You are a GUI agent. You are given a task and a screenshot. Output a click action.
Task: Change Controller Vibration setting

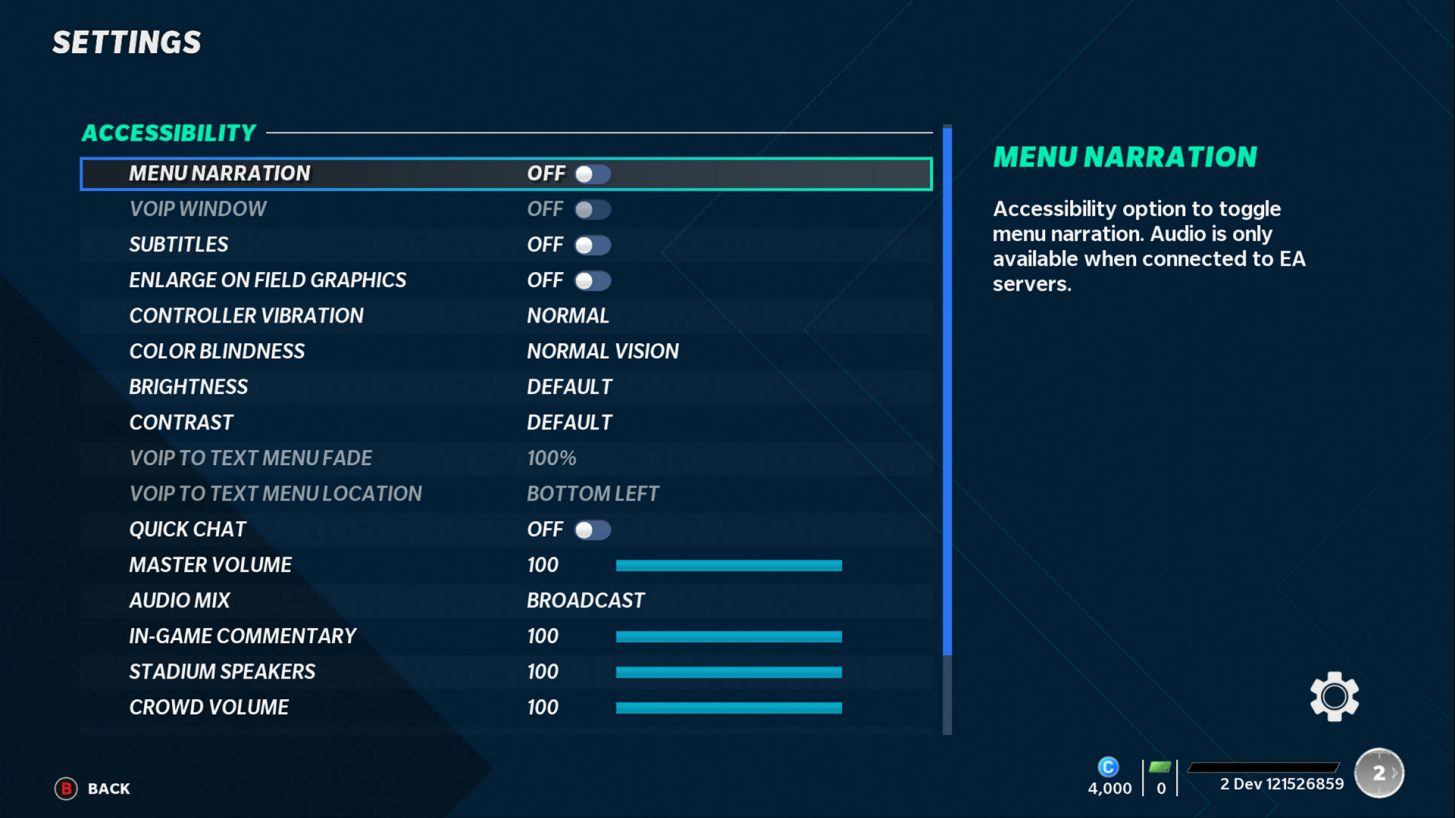pos(569,315)
